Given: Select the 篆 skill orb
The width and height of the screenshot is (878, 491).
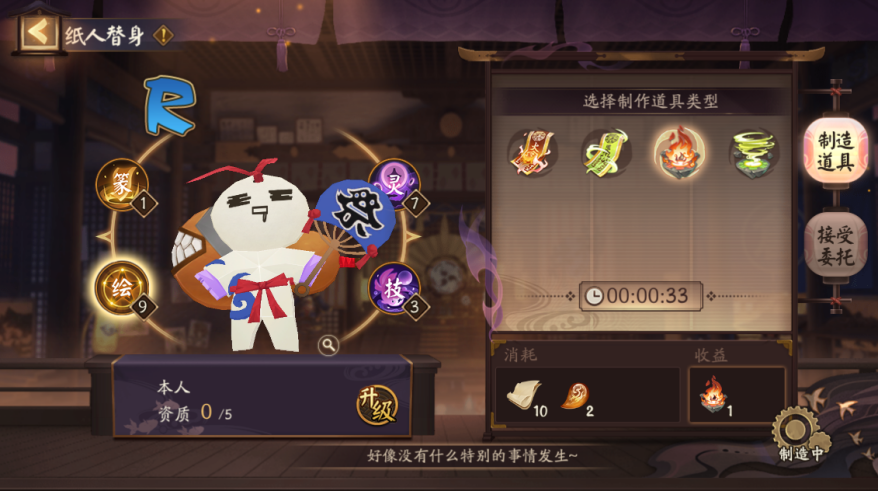Looking at the screenshot, I should coord(122,185).
